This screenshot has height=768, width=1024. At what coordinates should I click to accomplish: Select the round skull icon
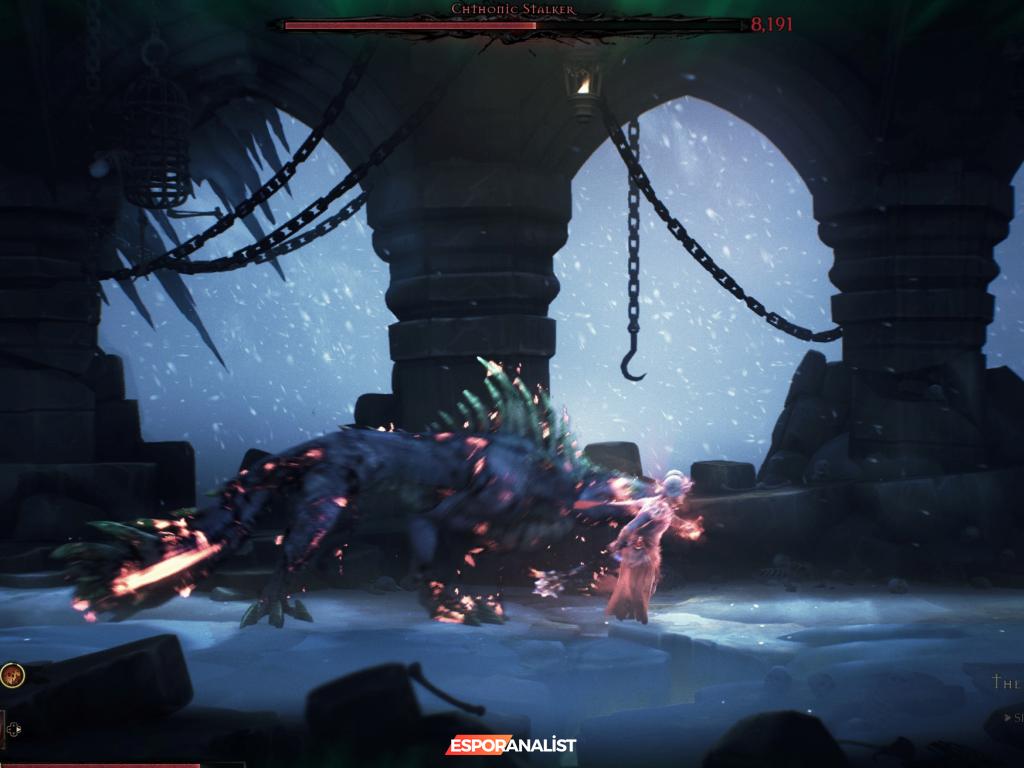[x=13, y=675]
